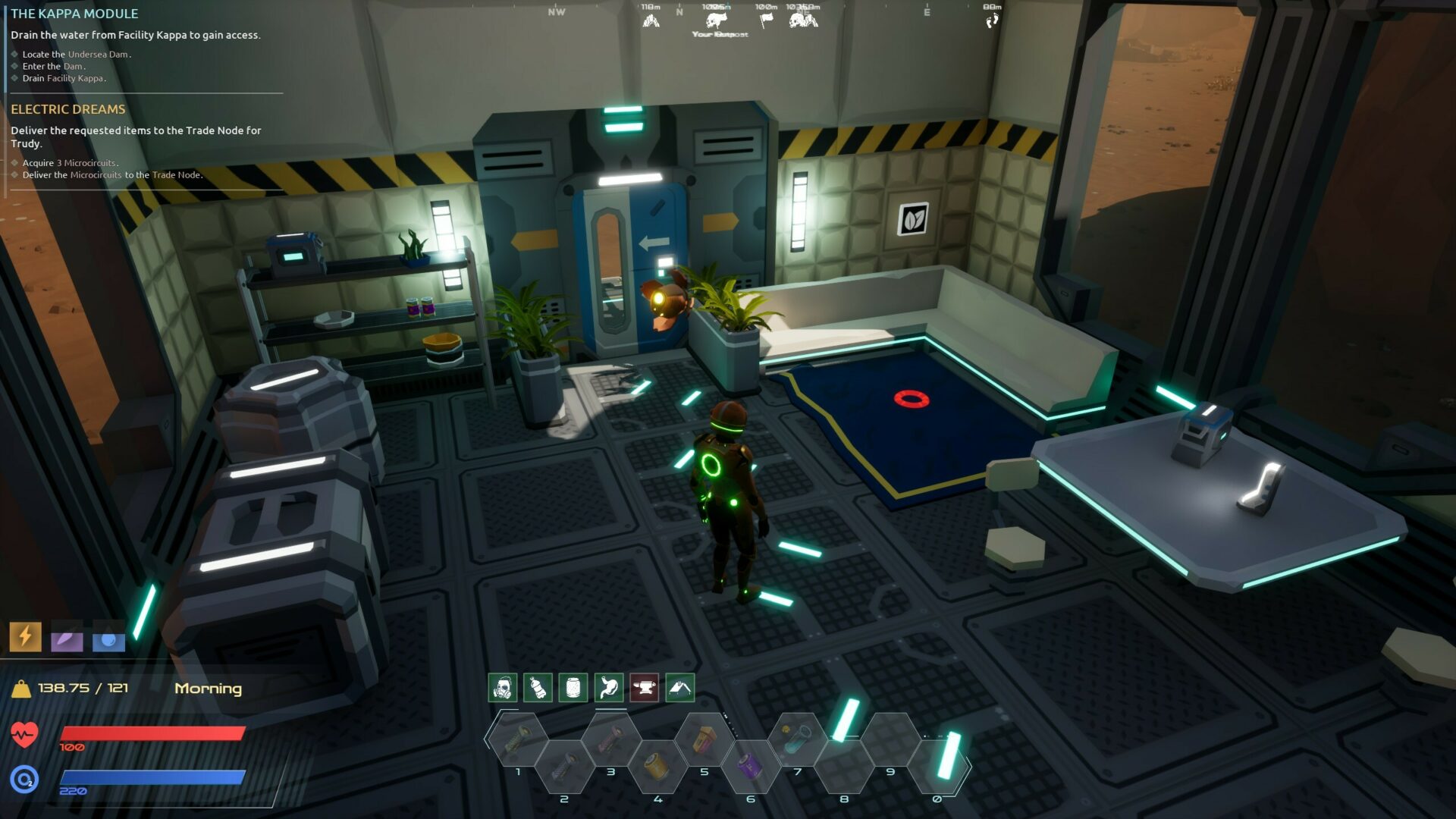Screen dimensions: 1456x819
Task: Click the shelter roof status icon
Action: tap(680, 688)
